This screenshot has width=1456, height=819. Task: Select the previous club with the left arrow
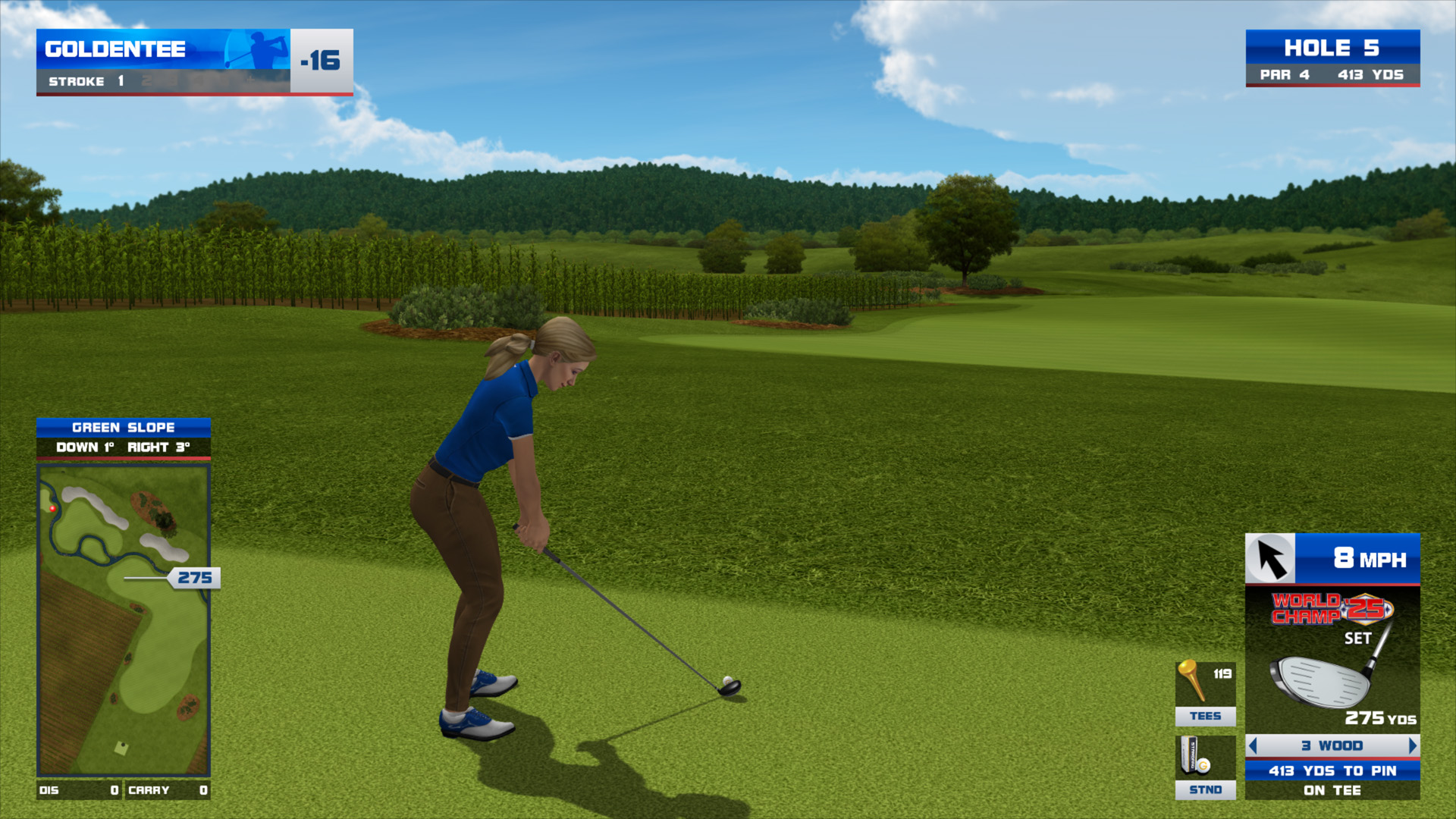(1253, 745)
